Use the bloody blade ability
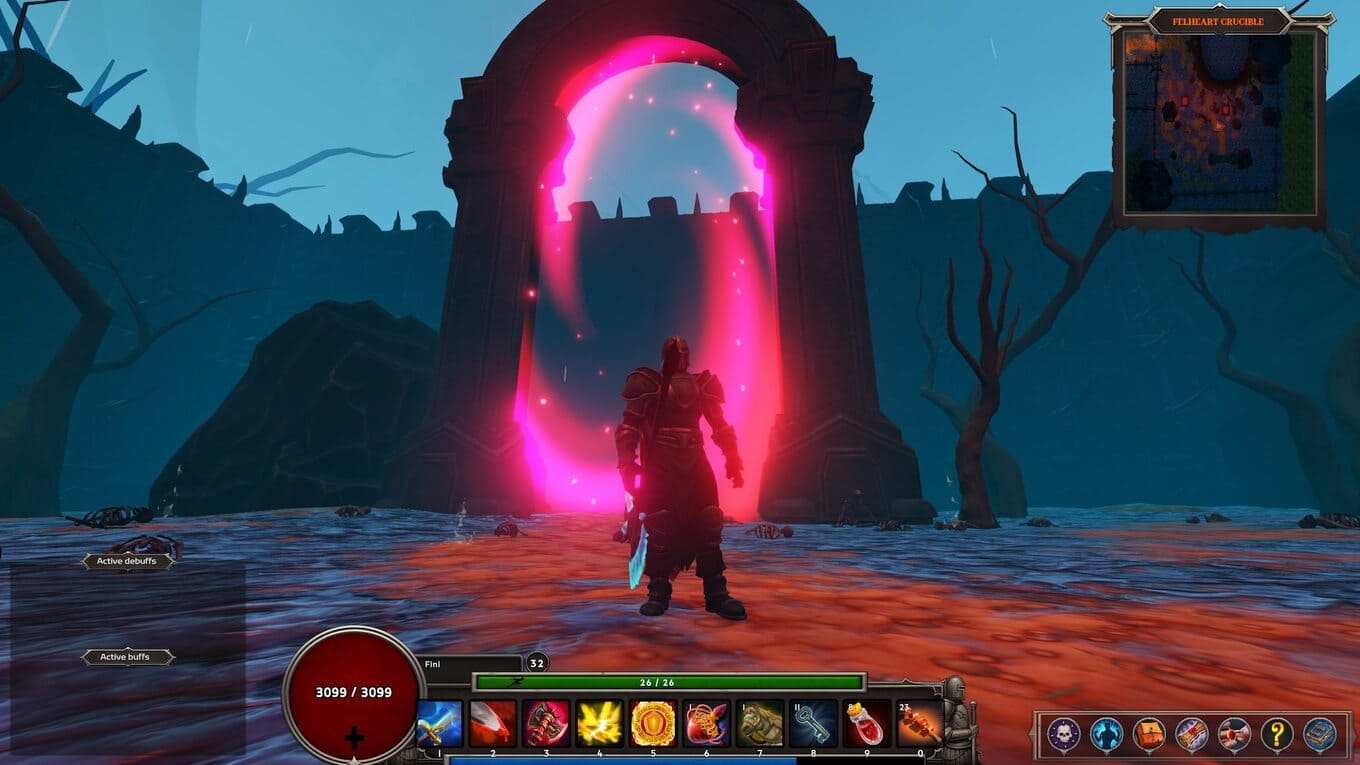Viewport: 1360px width, 765px height. [493, 723]
